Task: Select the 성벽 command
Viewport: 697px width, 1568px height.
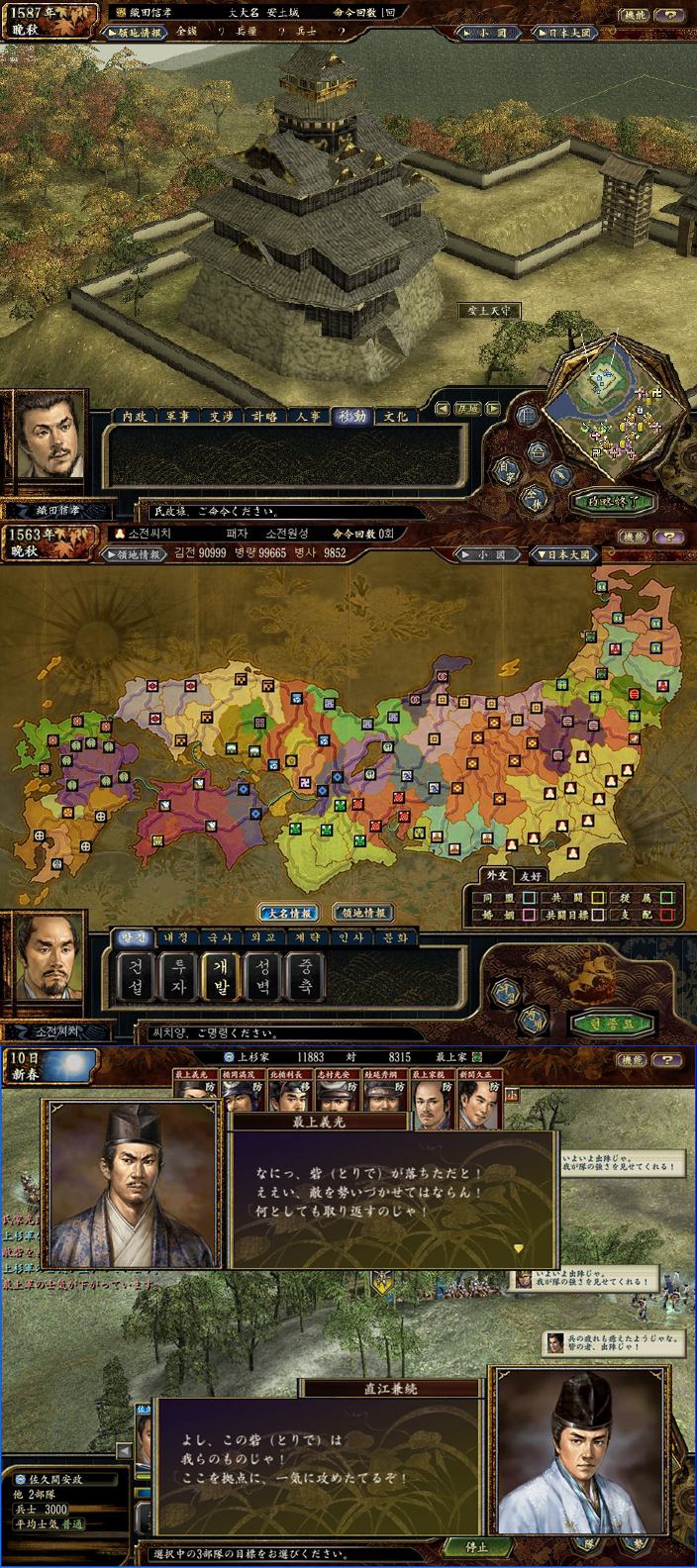Action: pyautogui.click(x=263, y=975)
